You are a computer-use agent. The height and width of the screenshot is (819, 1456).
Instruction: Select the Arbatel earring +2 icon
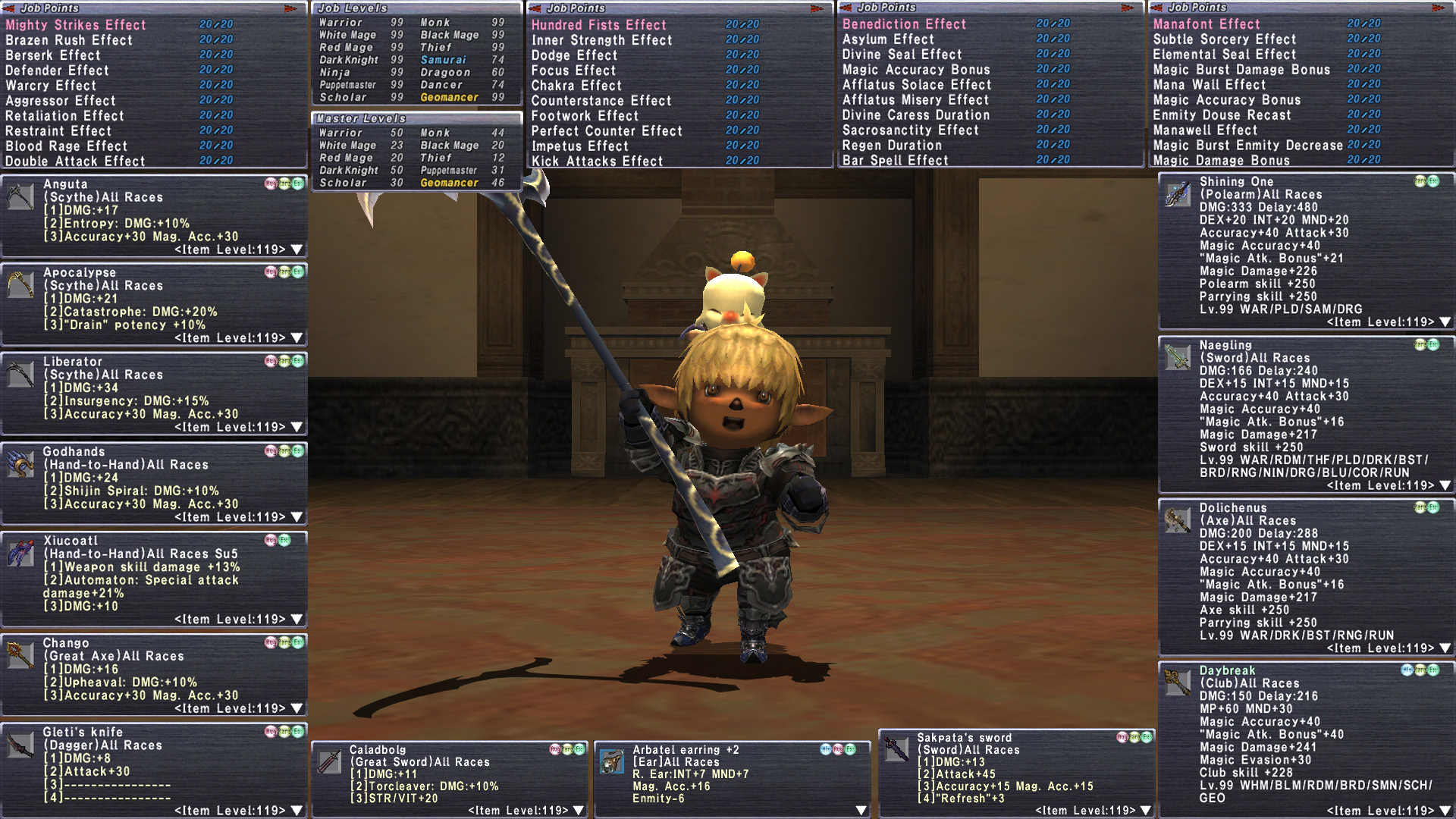pyautogui.click(x=612, y=762)
